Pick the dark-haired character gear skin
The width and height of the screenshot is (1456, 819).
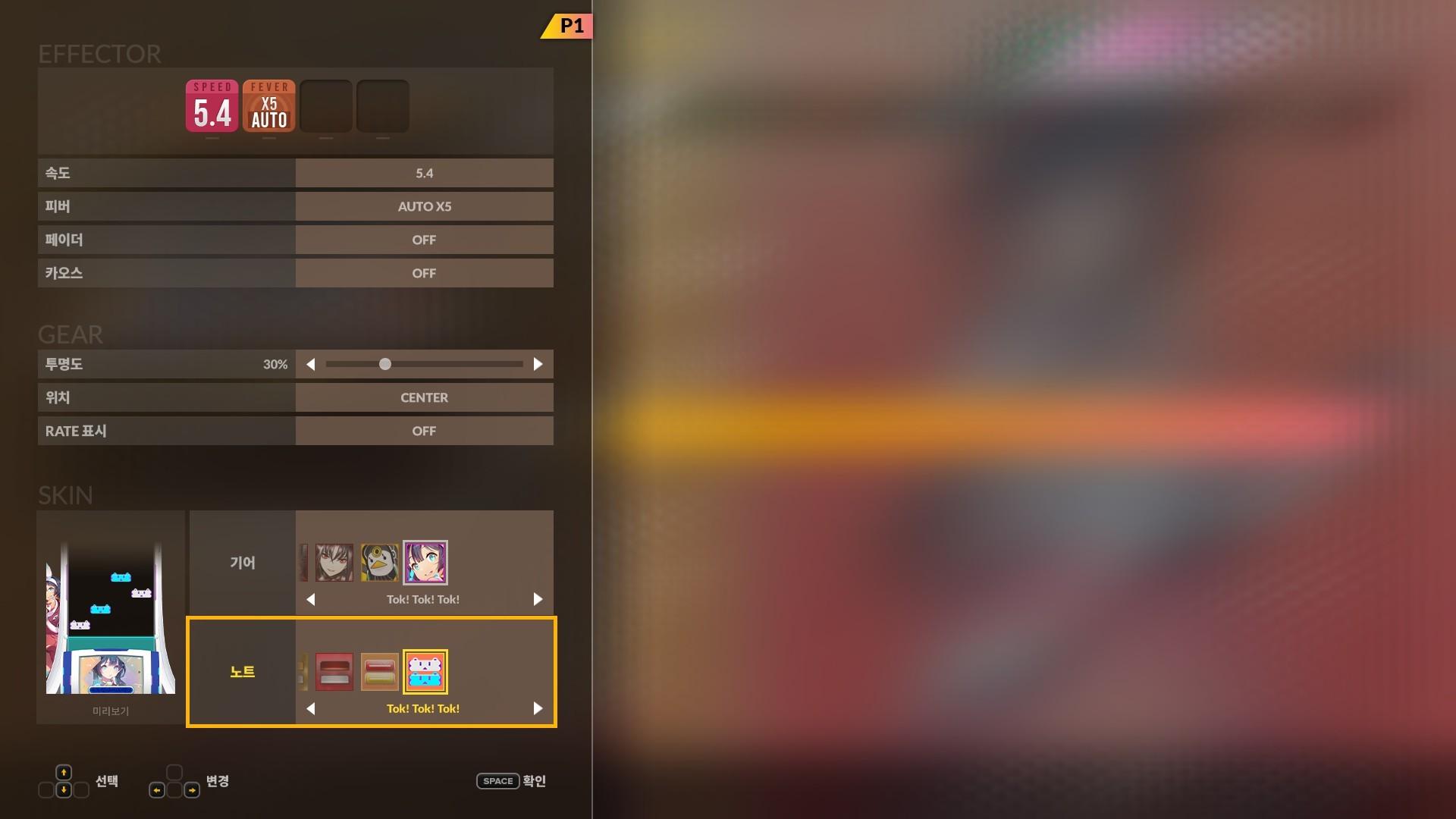pos(334,562)
